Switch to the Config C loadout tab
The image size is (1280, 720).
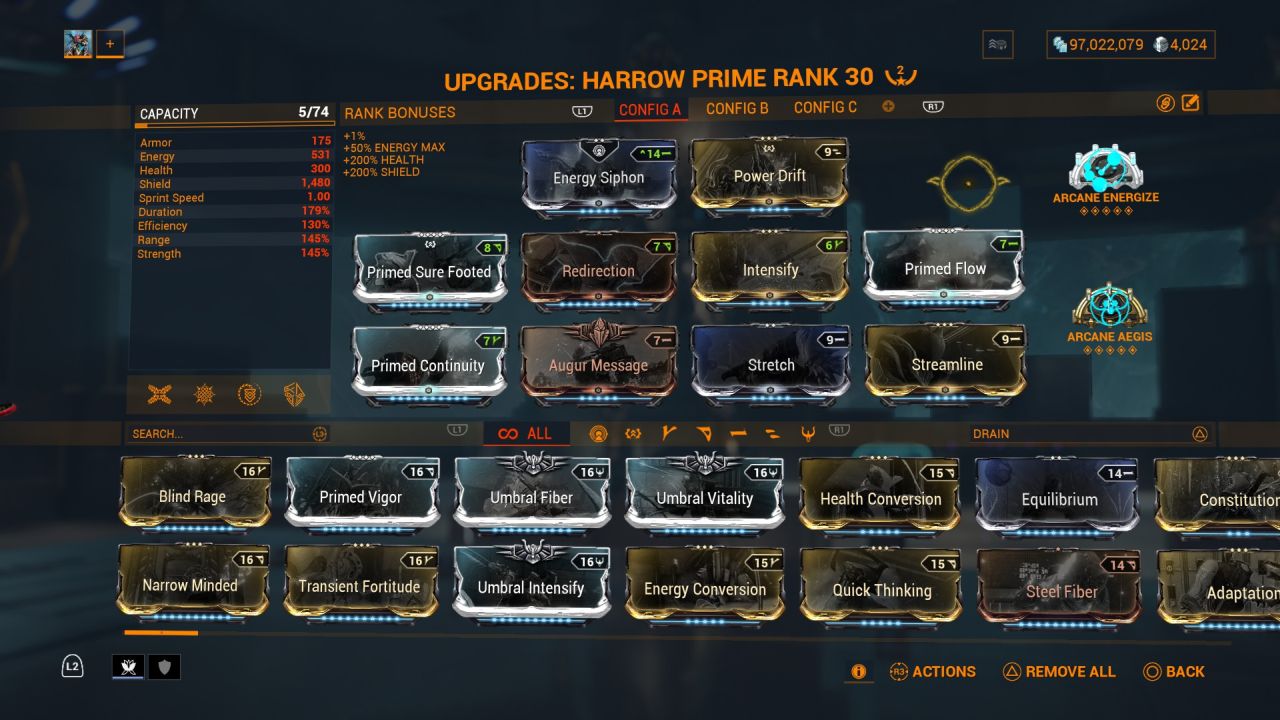[824, 107]
